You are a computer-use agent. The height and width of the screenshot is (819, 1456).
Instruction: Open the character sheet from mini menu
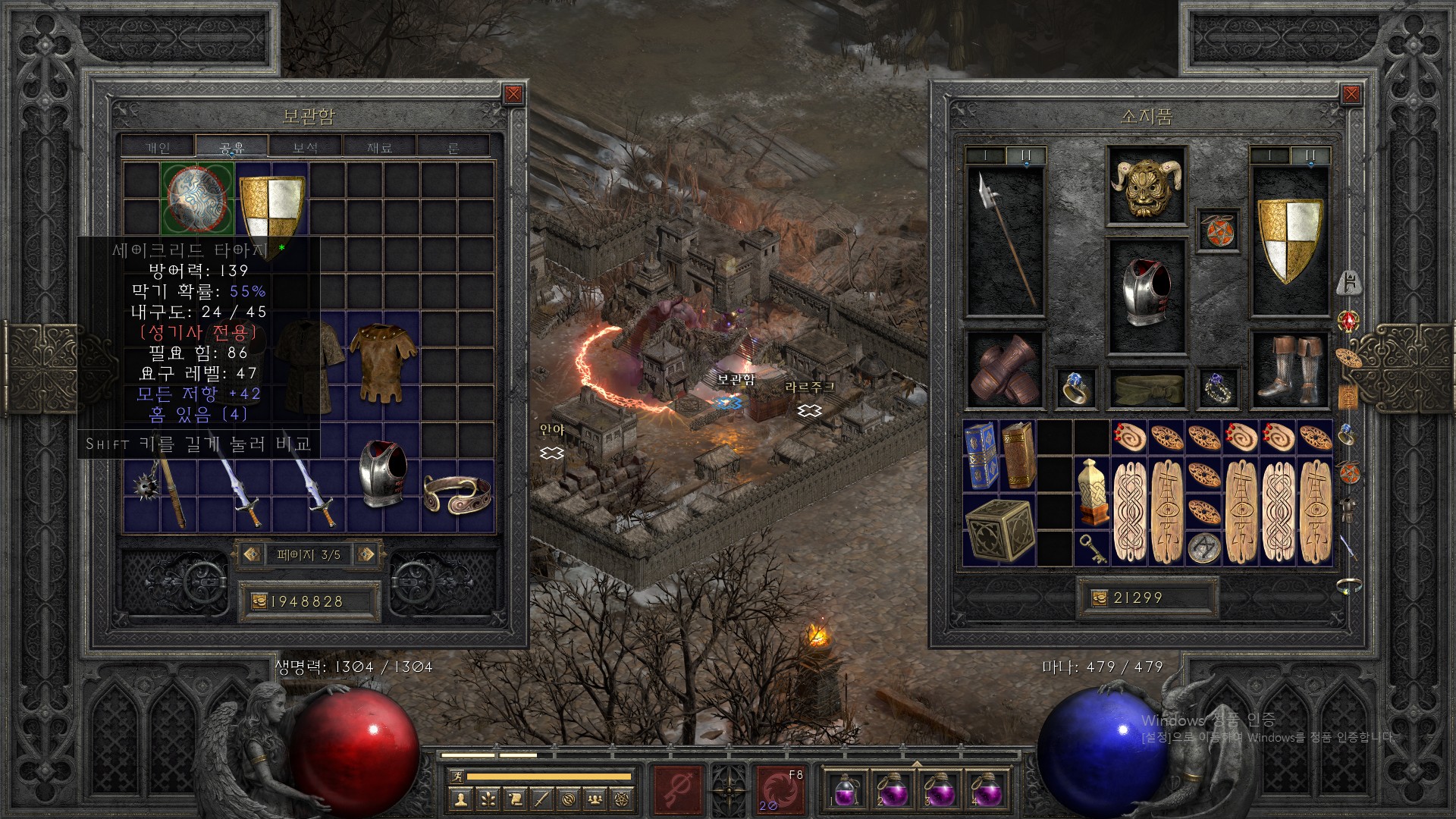point(460,799)
